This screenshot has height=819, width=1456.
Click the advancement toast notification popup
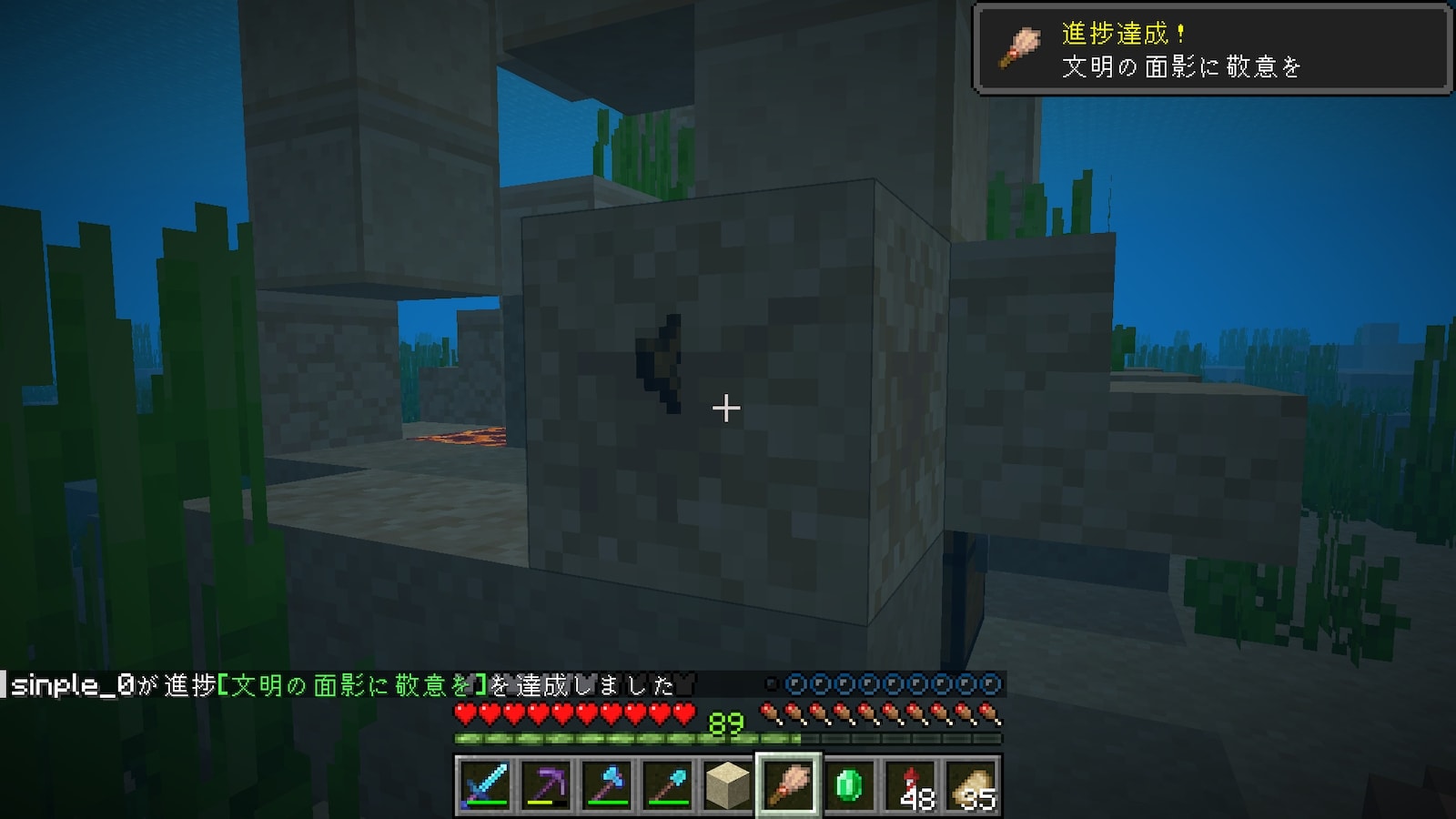coord(1212,49)
